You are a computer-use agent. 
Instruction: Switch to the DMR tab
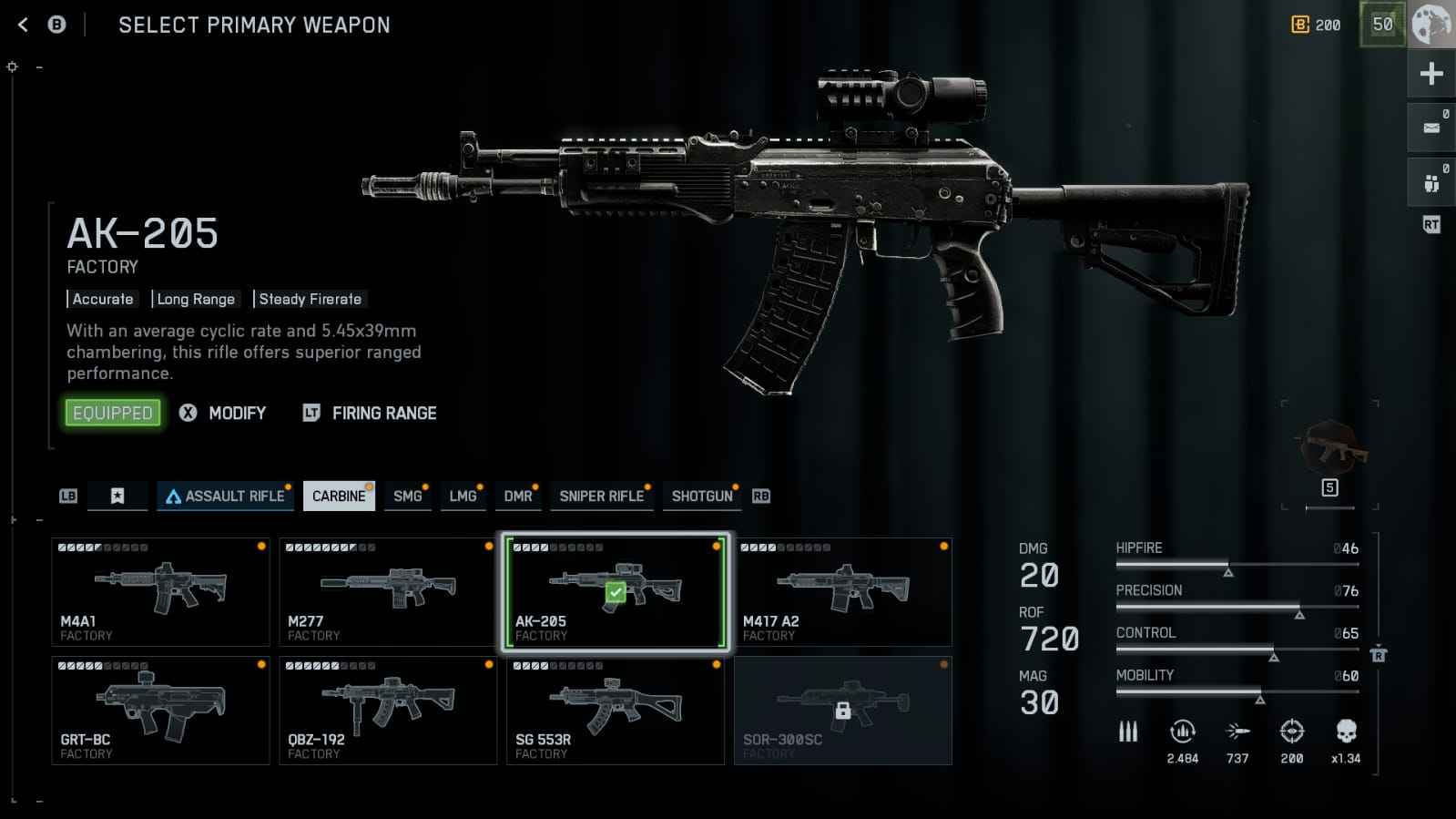pos(518,497)
